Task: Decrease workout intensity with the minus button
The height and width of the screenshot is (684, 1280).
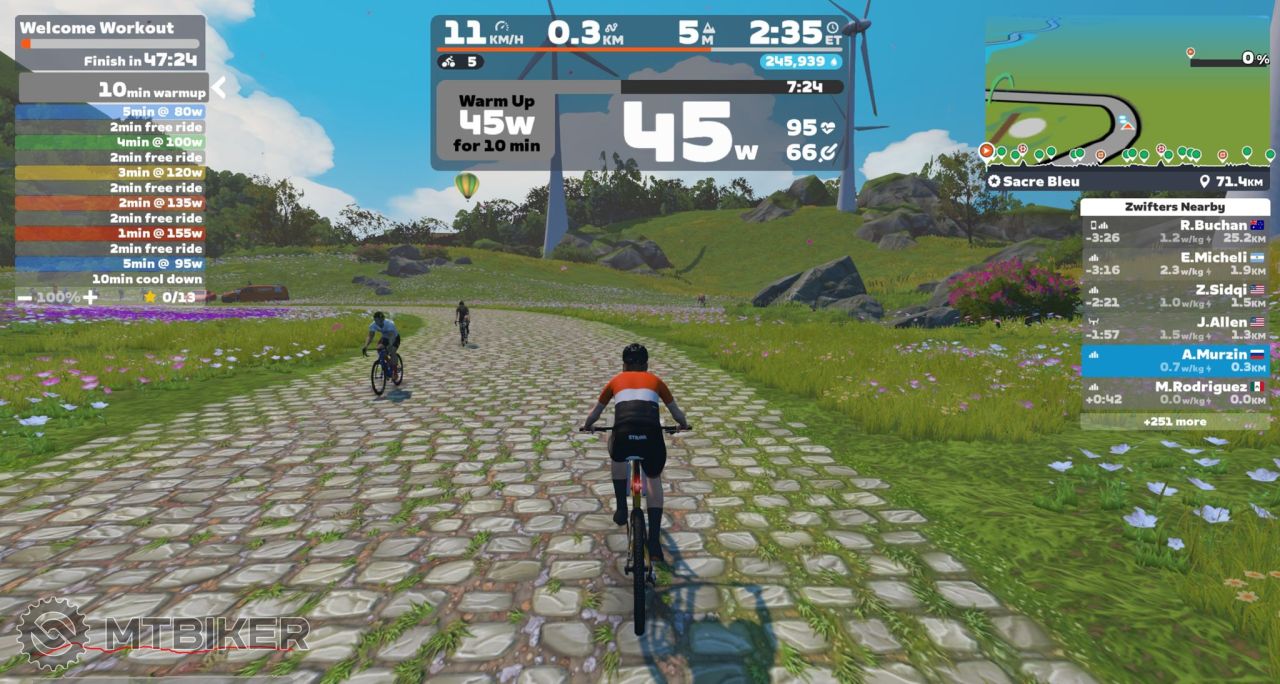Action: pyautogui.click(x=24, y=297)
